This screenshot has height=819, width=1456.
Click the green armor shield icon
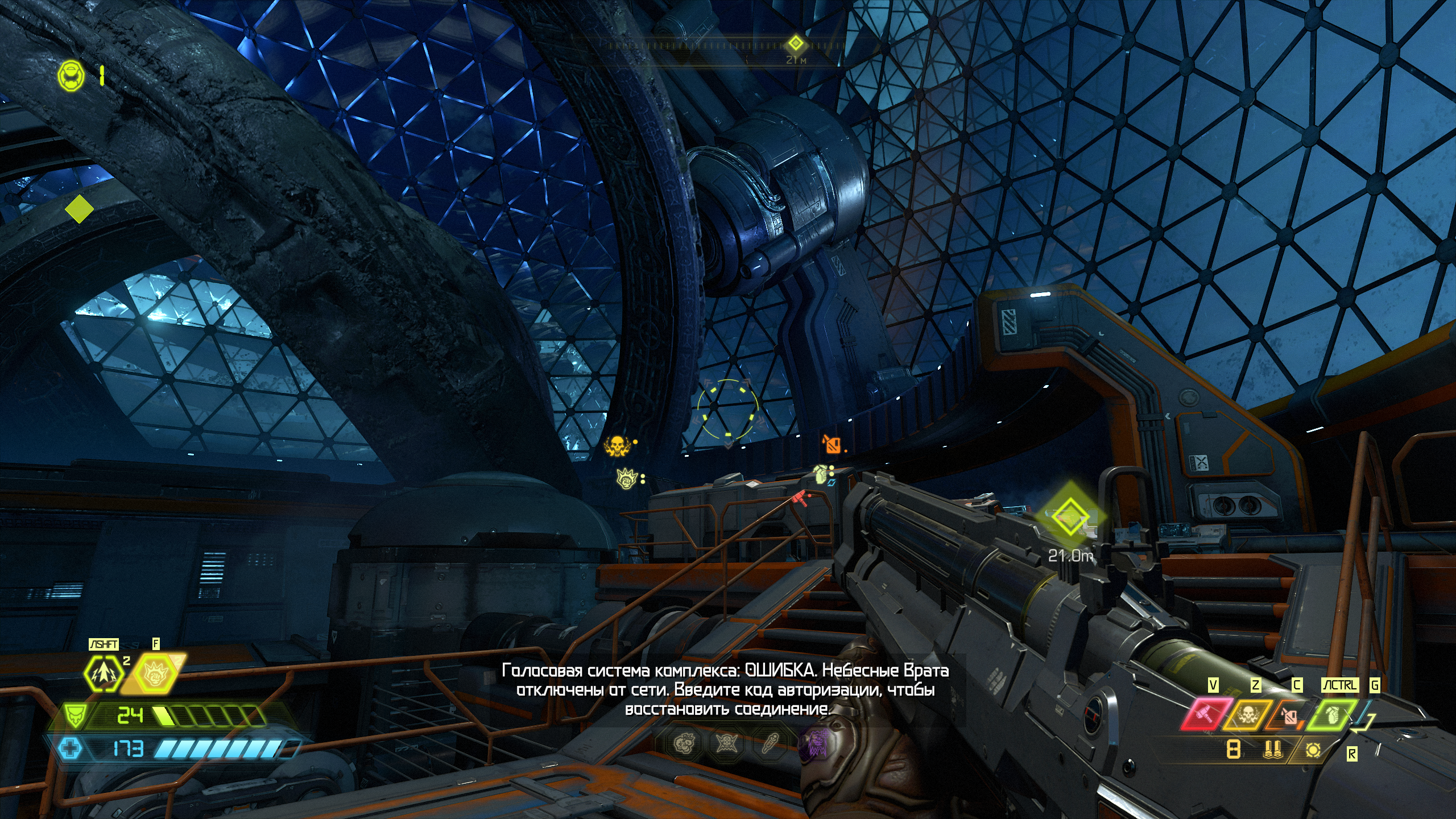pos(75,716)
